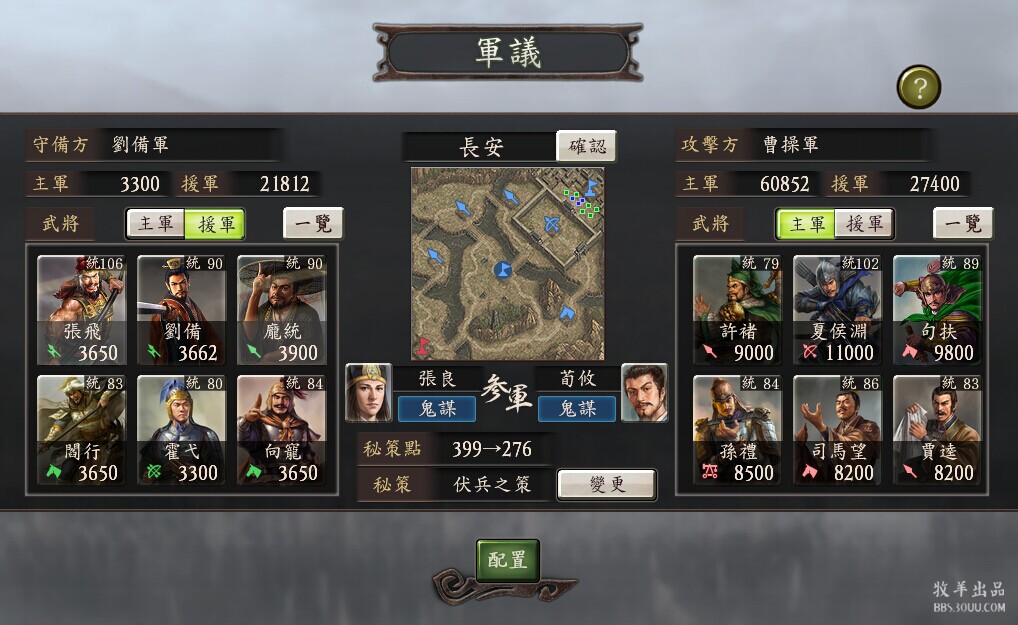Select the 孫禮 officer card
The height and width of the screenshot is (625, 1018).
tap(738, 430)
